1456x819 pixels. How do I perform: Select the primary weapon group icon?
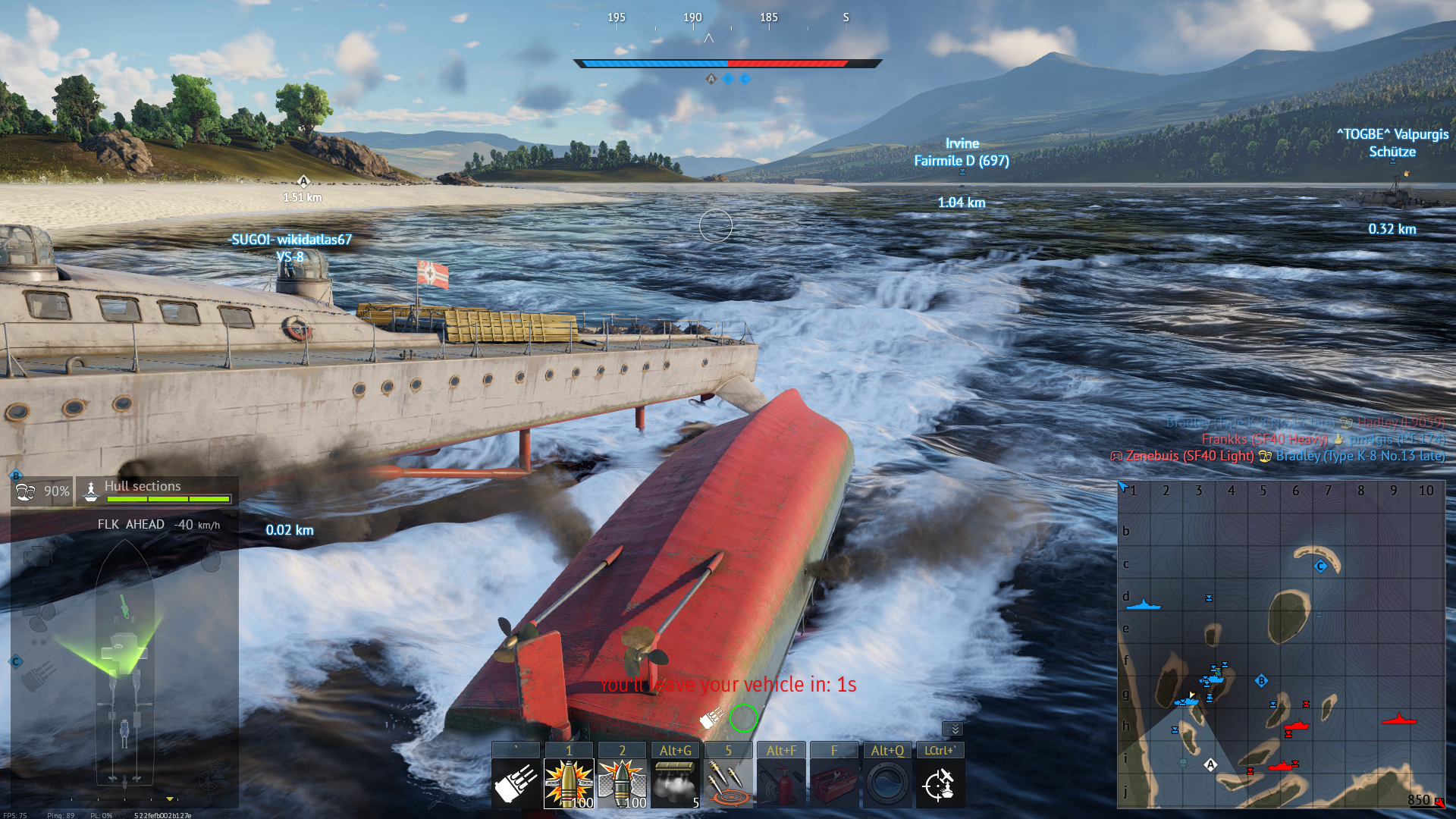(516, 783)
